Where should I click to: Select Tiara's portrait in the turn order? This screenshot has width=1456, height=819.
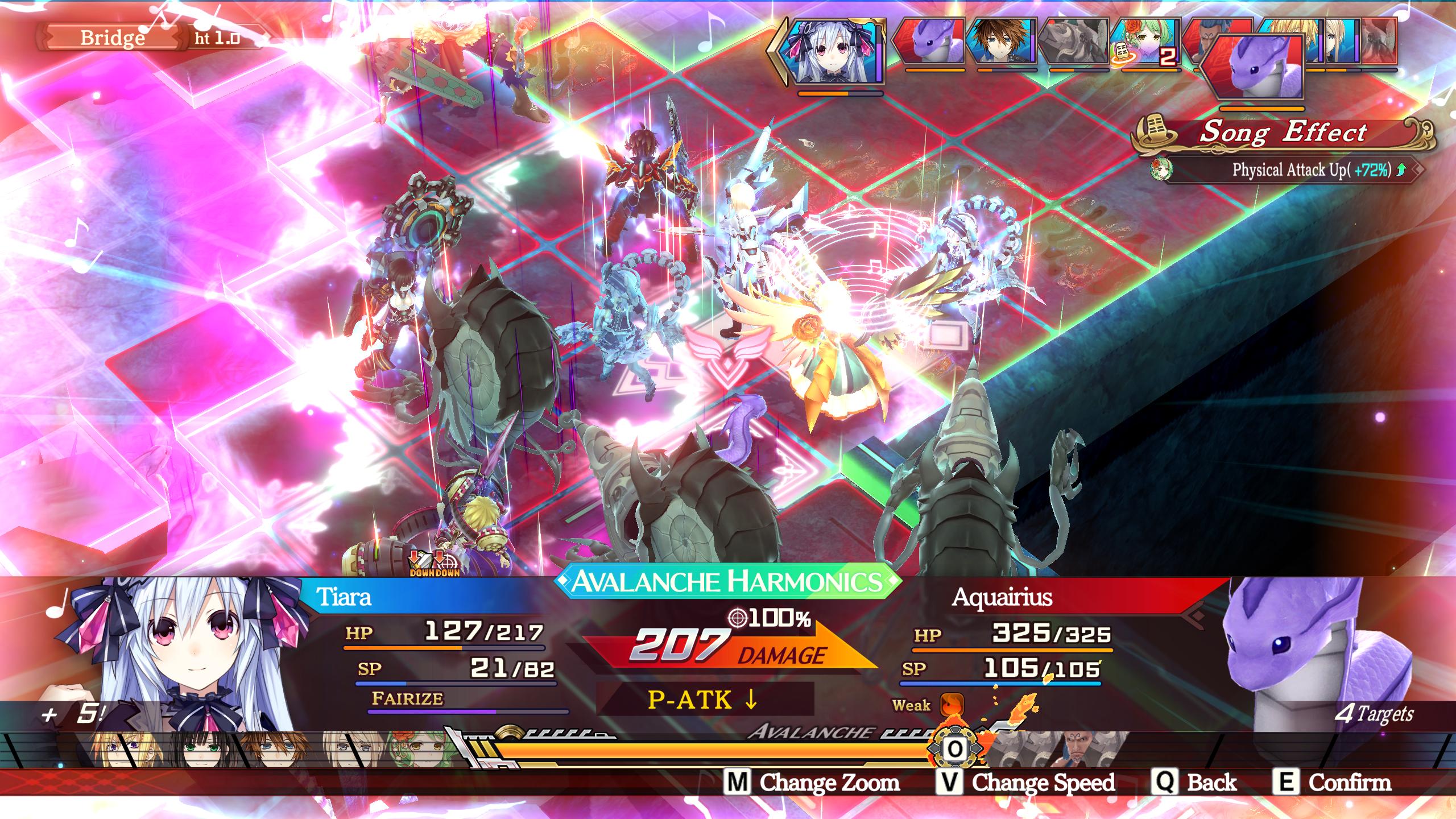[832, 52]
